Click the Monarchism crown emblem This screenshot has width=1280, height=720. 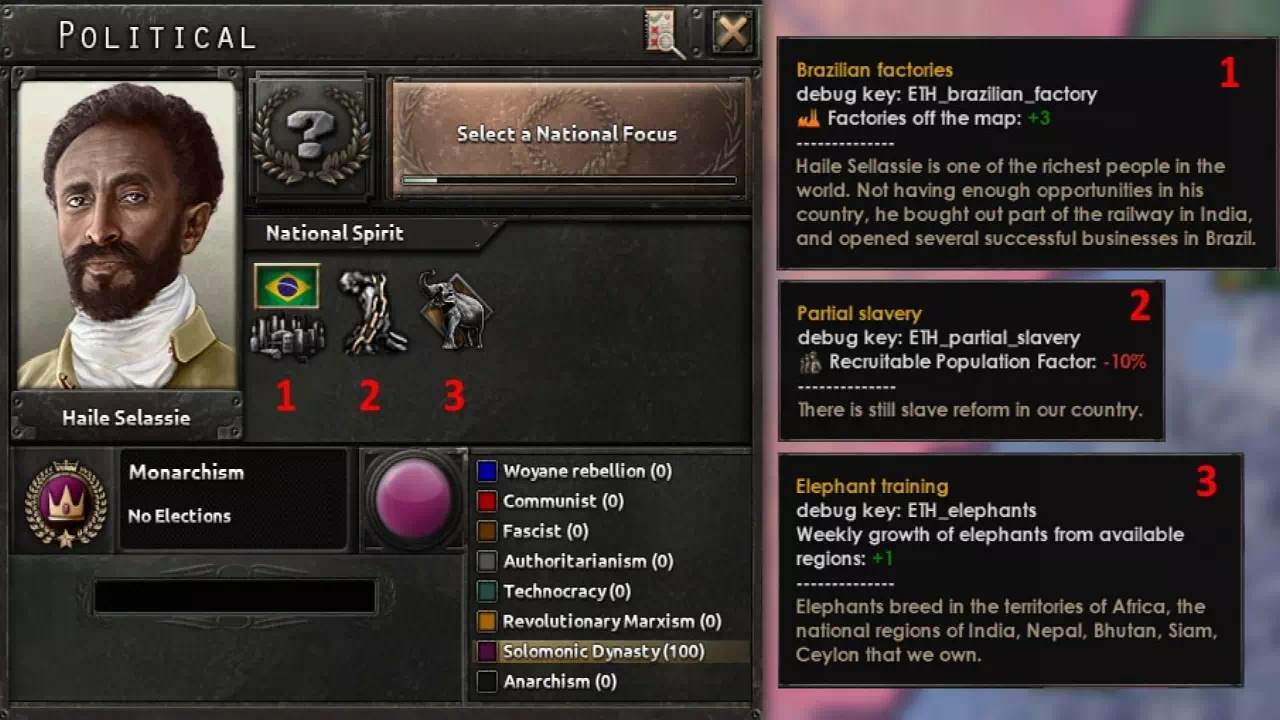click(66, 502)
